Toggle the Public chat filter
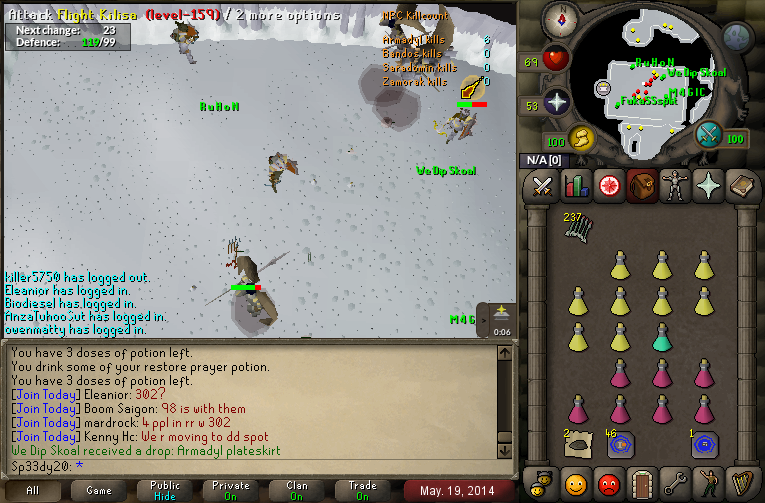Image resolution: width=765 pixels, height=503 pixels. coord(166,490)
